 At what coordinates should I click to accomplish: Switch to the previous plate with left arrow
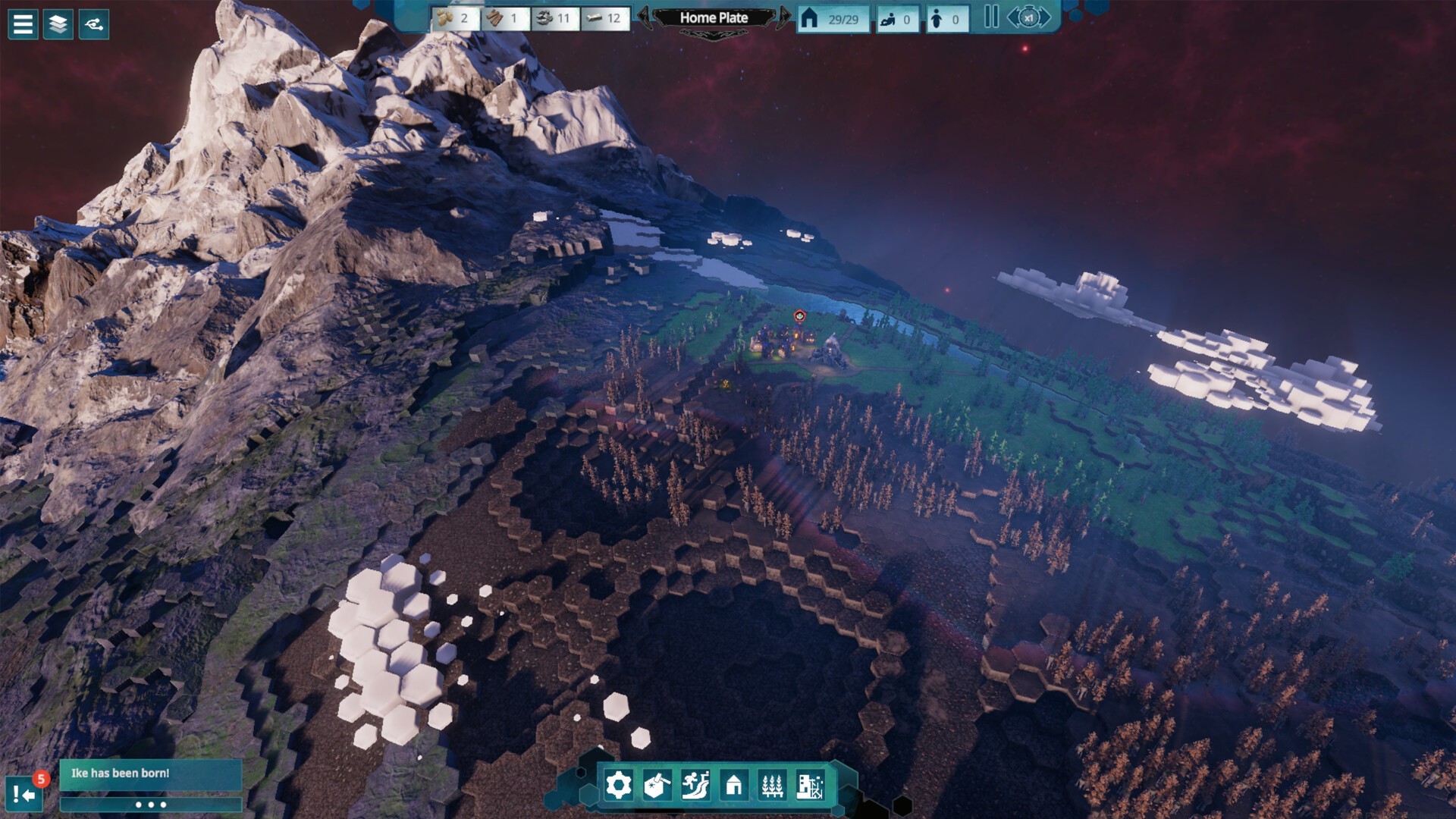(644, 17)
